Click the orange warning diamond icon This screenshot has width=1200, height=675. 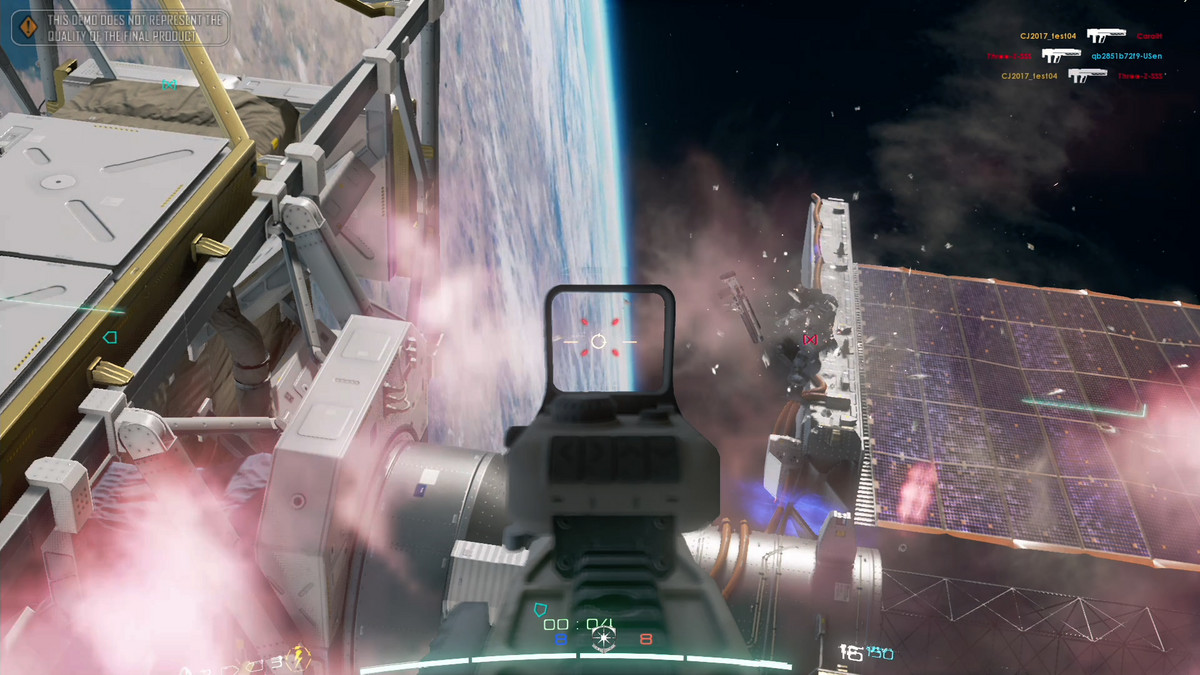pos(29,27)
